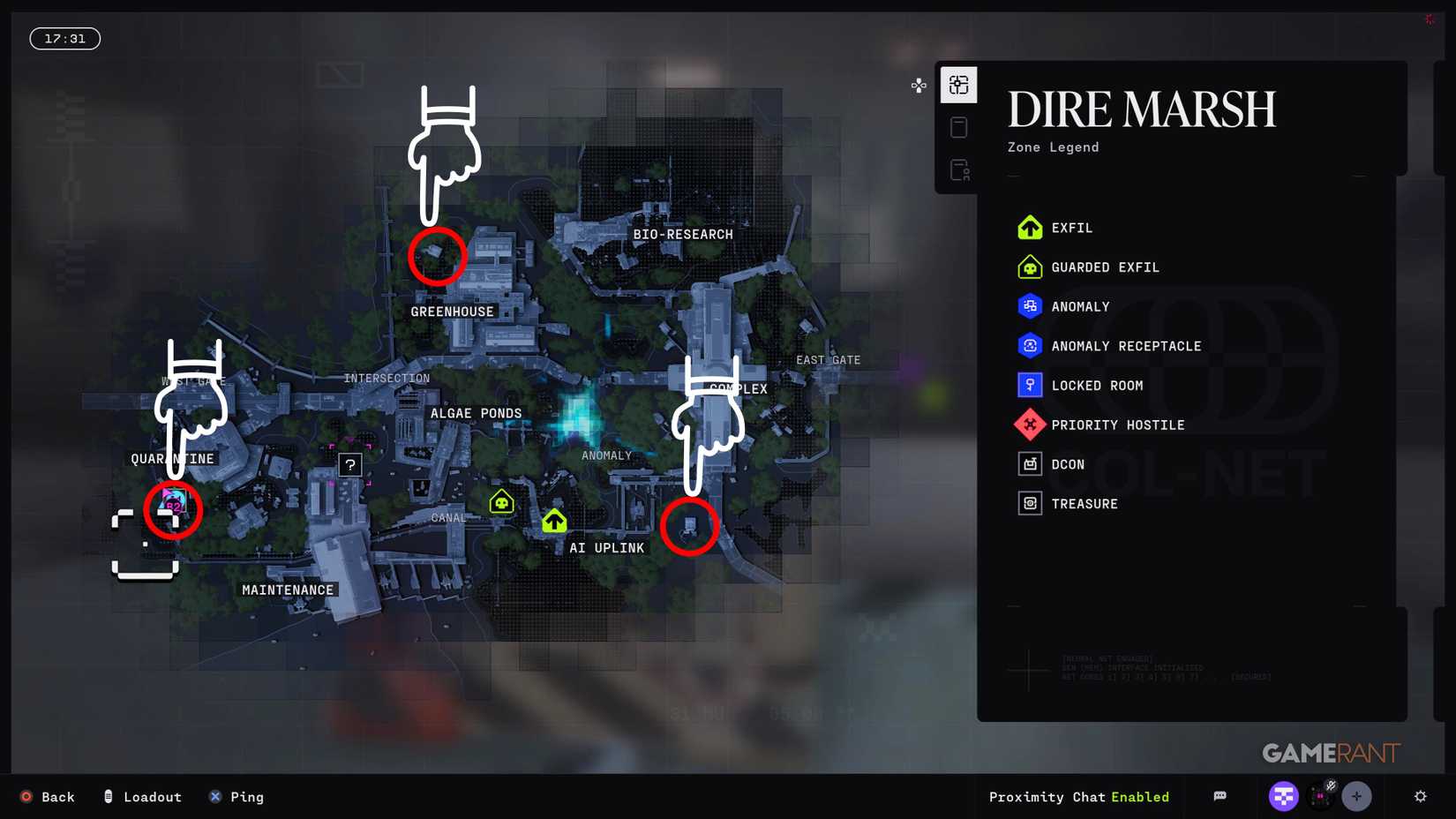Click the ANOMALY RECEPTACLE legend icon
The width and height of the screenshot is (1456, 819).
pyautogui.click(x=1029, y=345)
